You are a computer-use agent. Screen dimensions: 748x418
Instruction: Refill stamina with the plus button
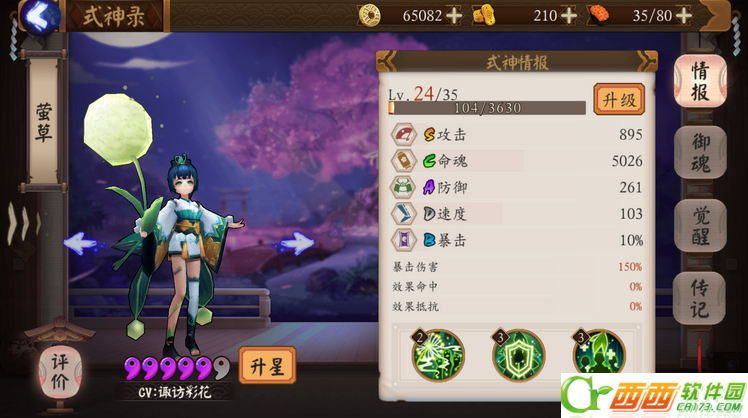point(684,15)
